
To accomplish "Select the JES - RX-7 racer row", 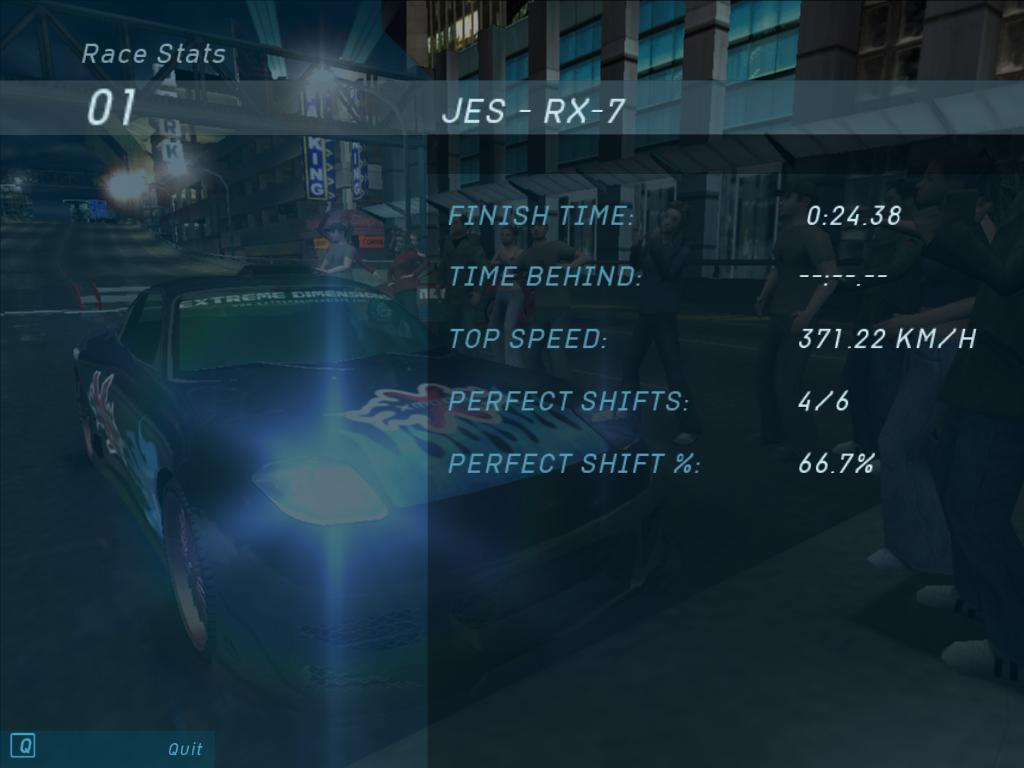I will [532, 110].
